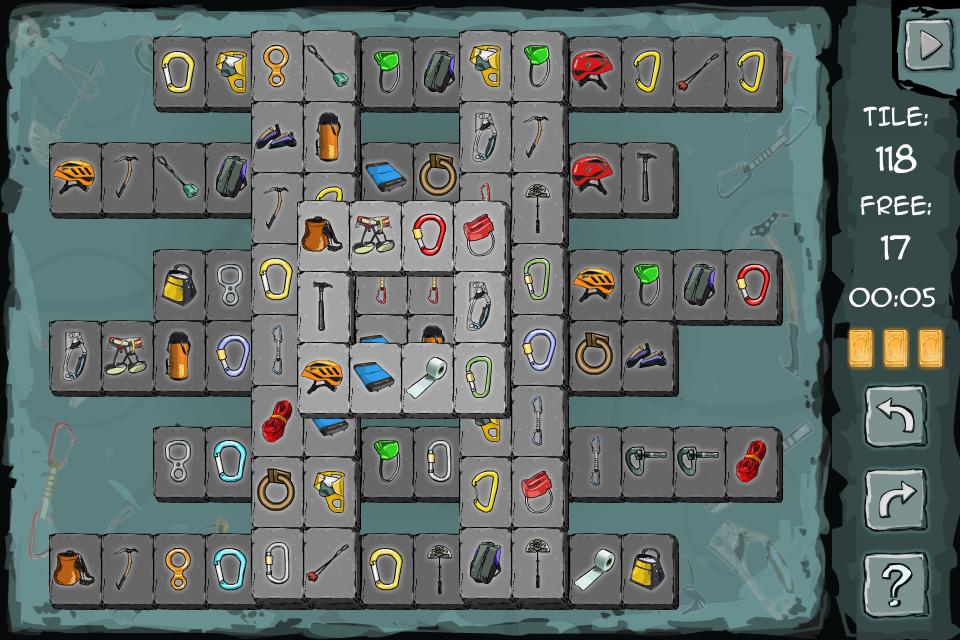The height and width of the screenshot is (640, 960).
Task: Undo the last move with the left arrow
Action: 895,416
